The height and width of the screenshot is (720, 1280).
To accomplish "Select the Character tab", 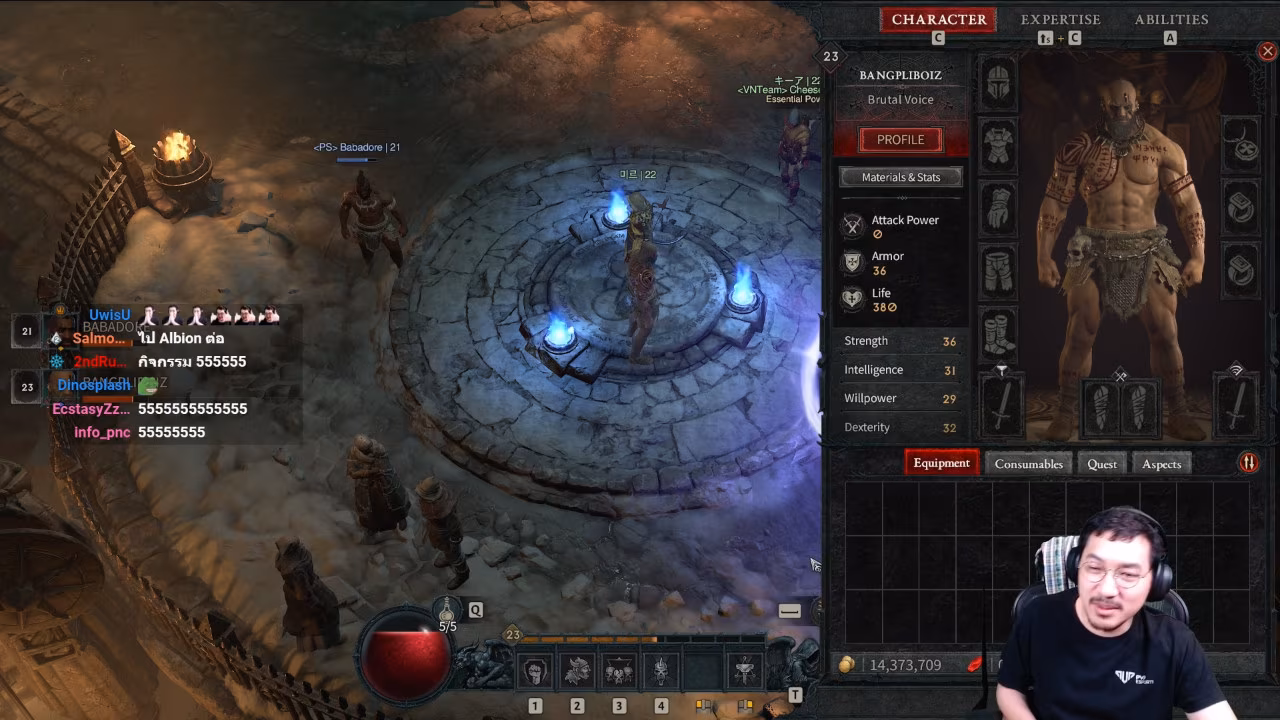I will pyautogui.click(x=938, y=20).
